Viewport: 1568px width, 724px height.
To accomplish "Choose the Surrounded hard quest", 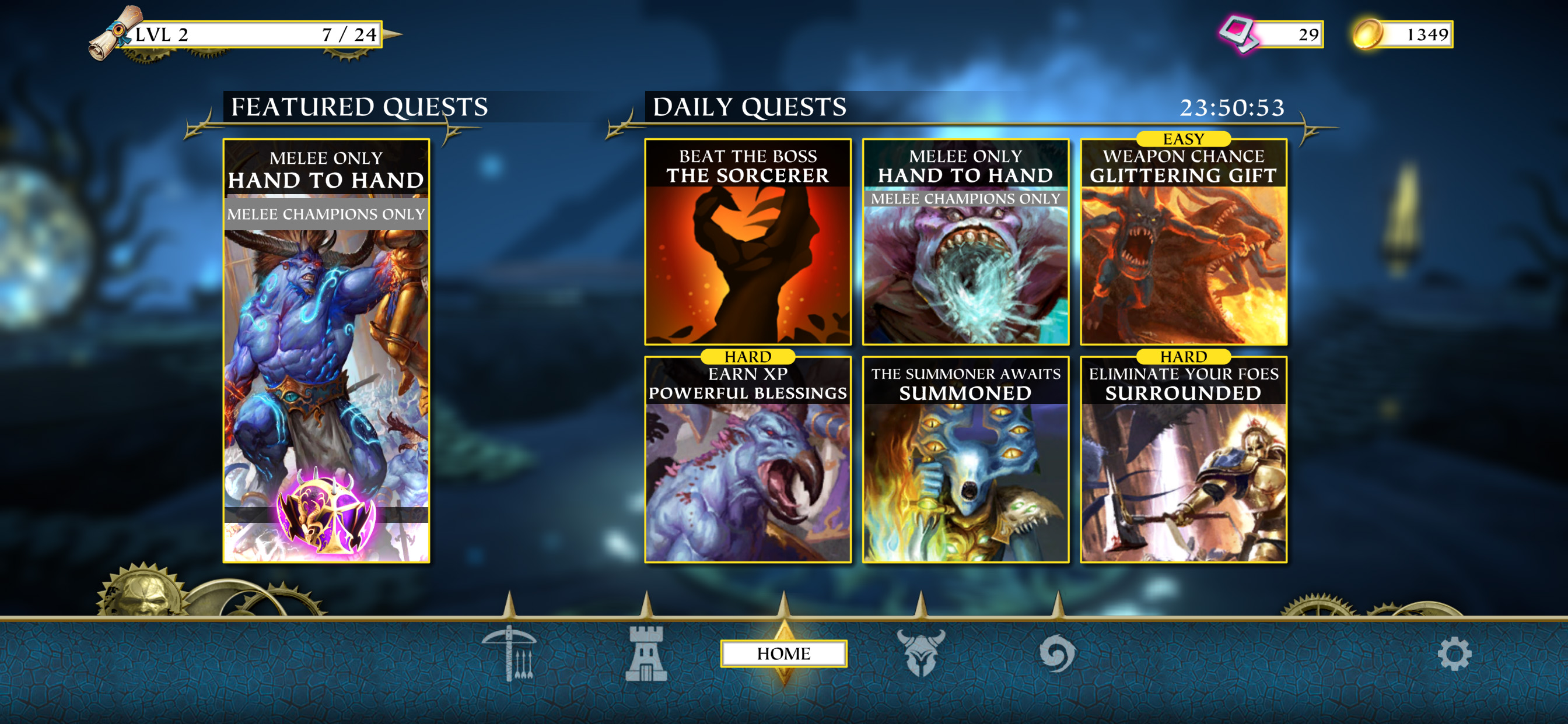I will pos(1184,460).
